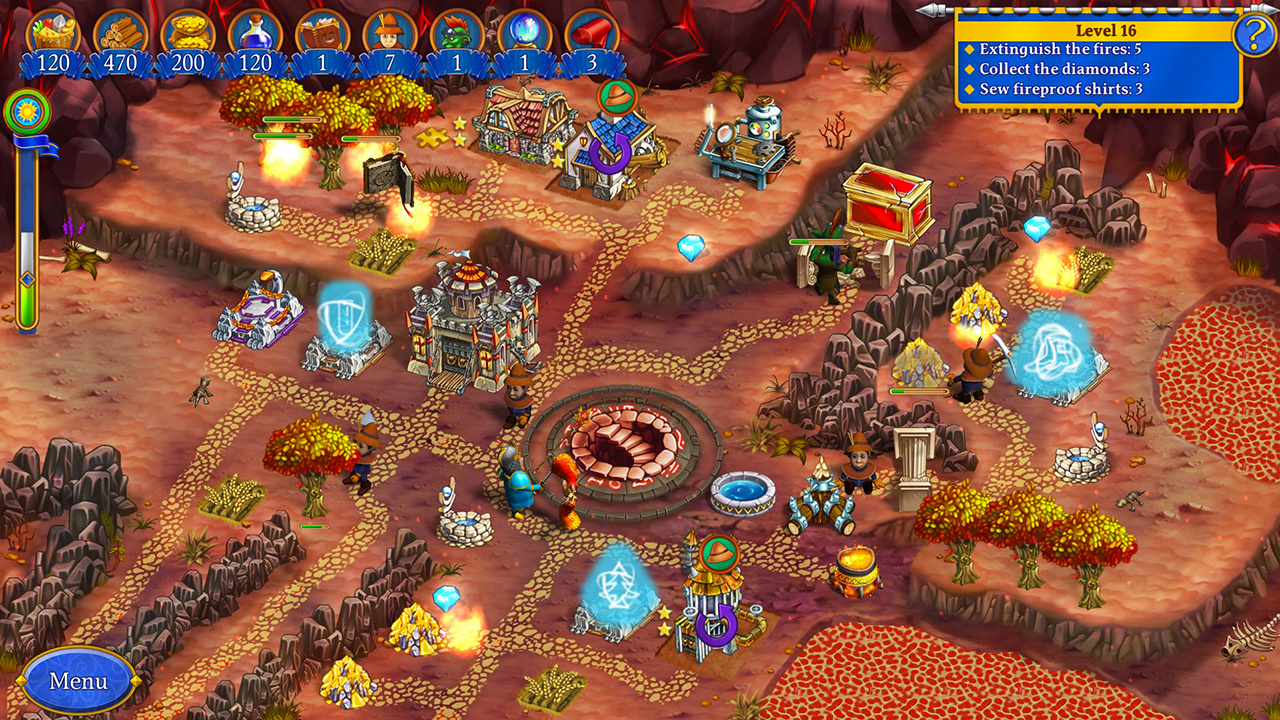Image resolution: width=1280 pixels, height=720 pixels.
Task: Click the question mark help button
Action: pos(1254,36)
